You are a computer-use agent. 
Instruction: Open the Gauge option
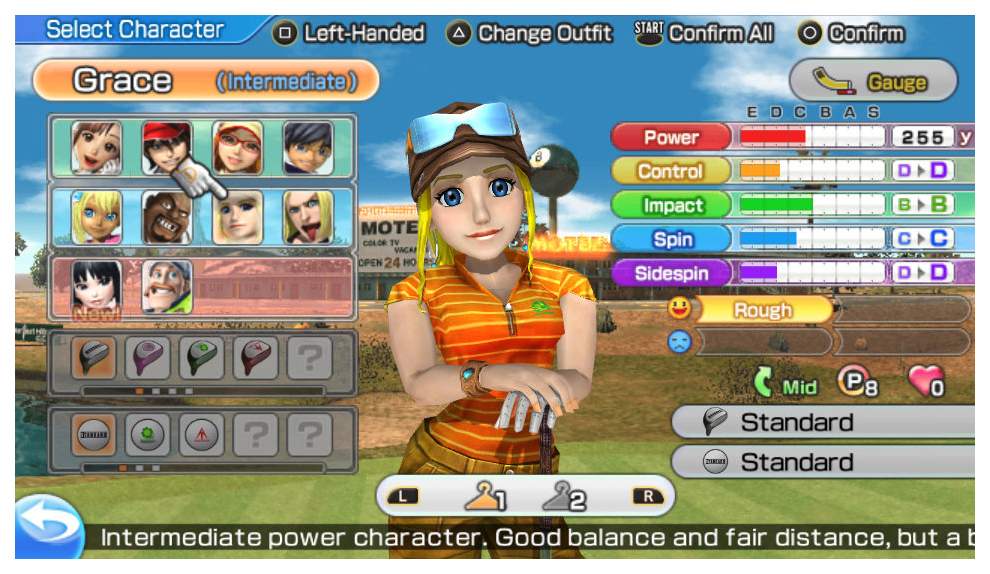[873, 81]
